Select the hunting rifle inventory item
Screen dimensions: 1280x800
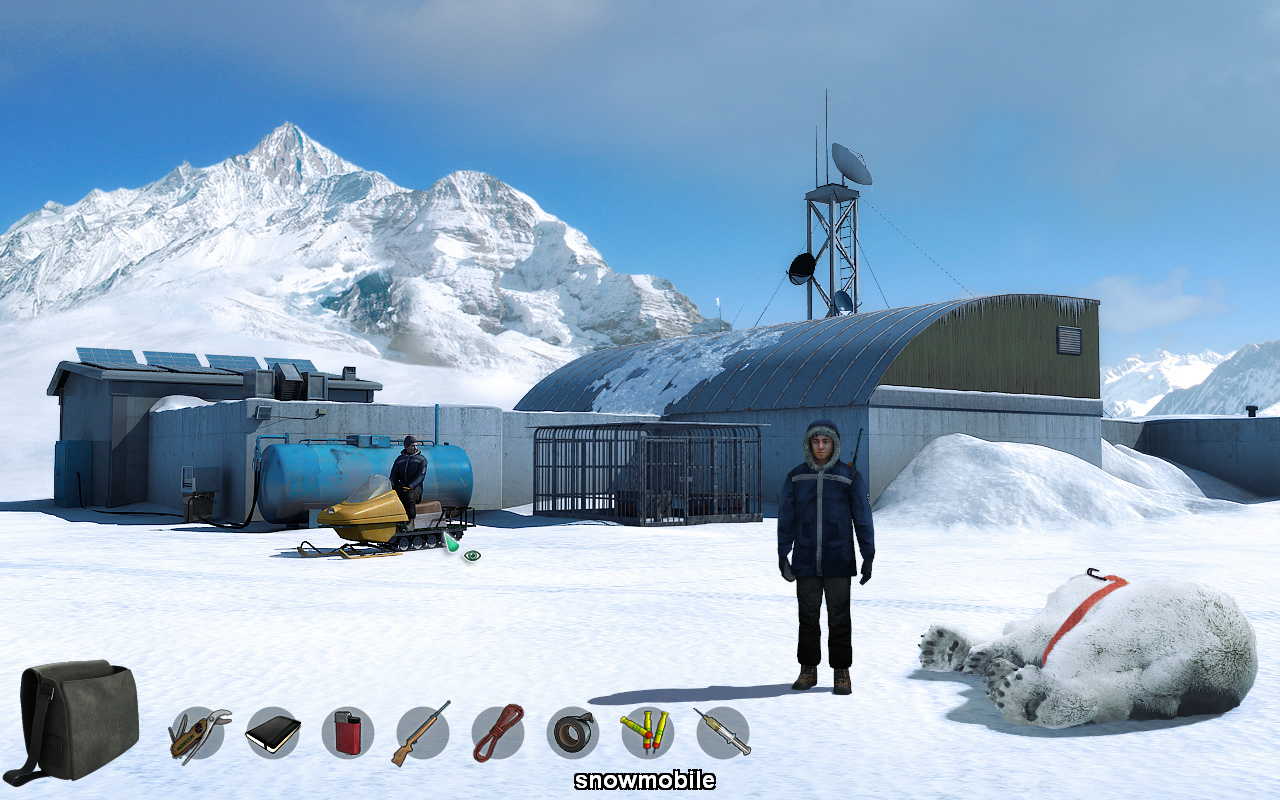[424, 734]
